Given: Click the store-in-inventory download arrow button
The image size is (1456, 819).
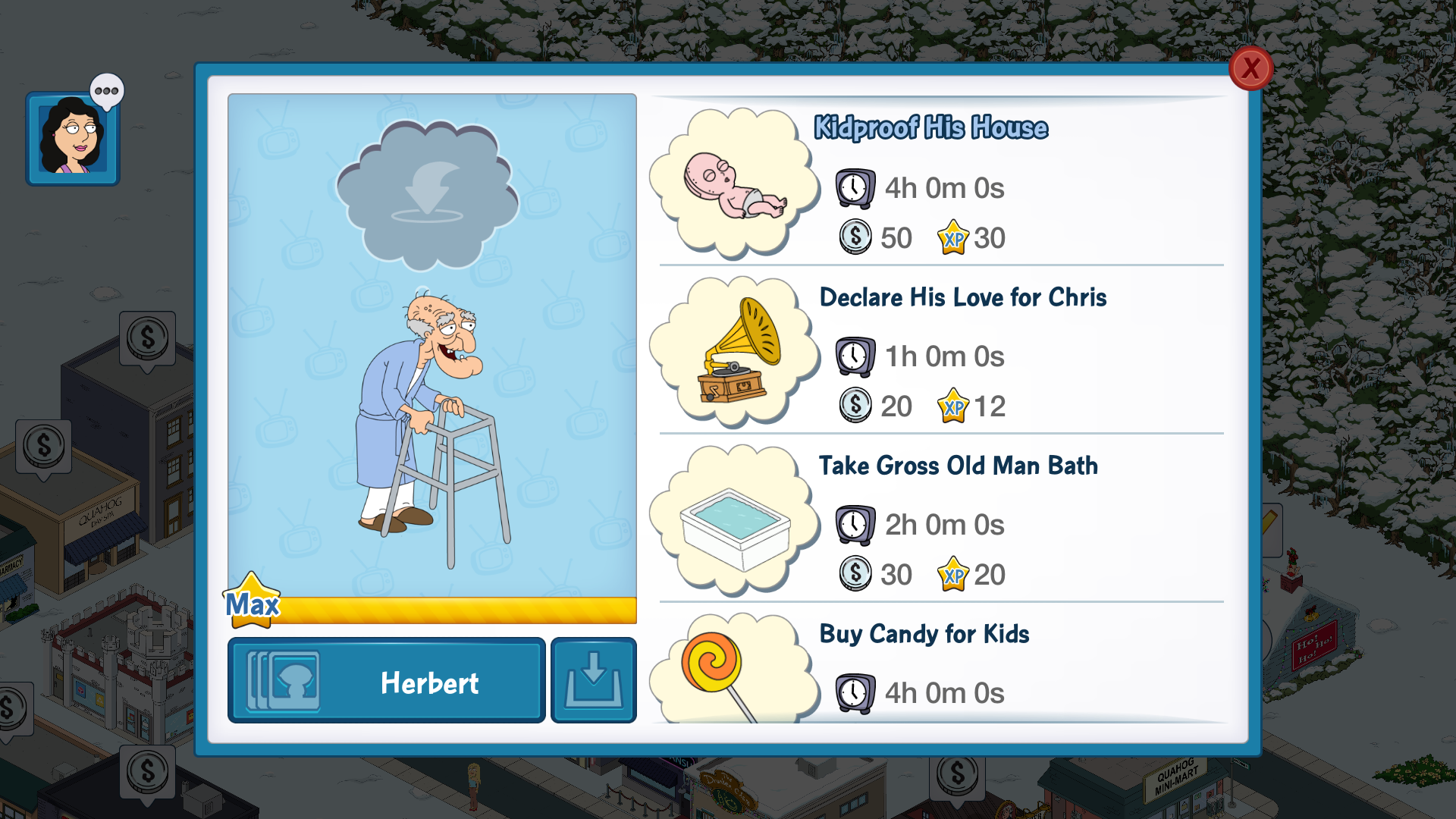Looking at the screenshot, I should 594,681.
